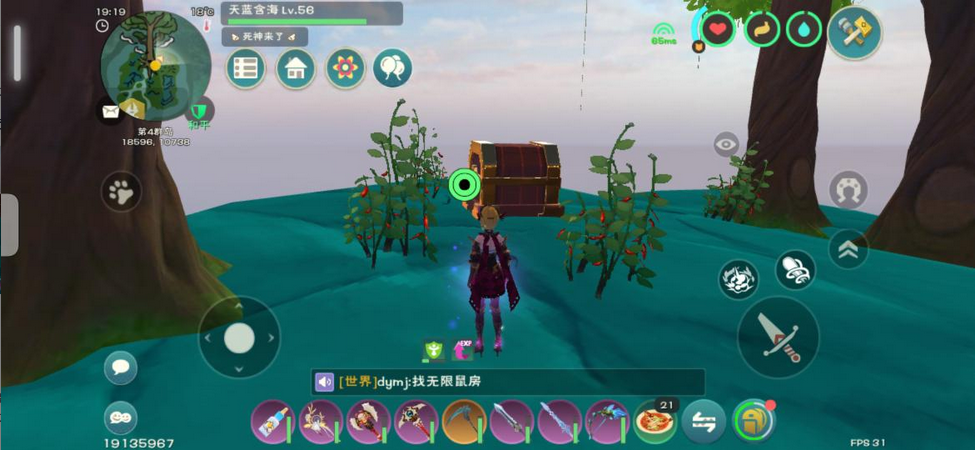Open the backpack with red notification dot
975x450 pixels.
[x=753, y=421]
